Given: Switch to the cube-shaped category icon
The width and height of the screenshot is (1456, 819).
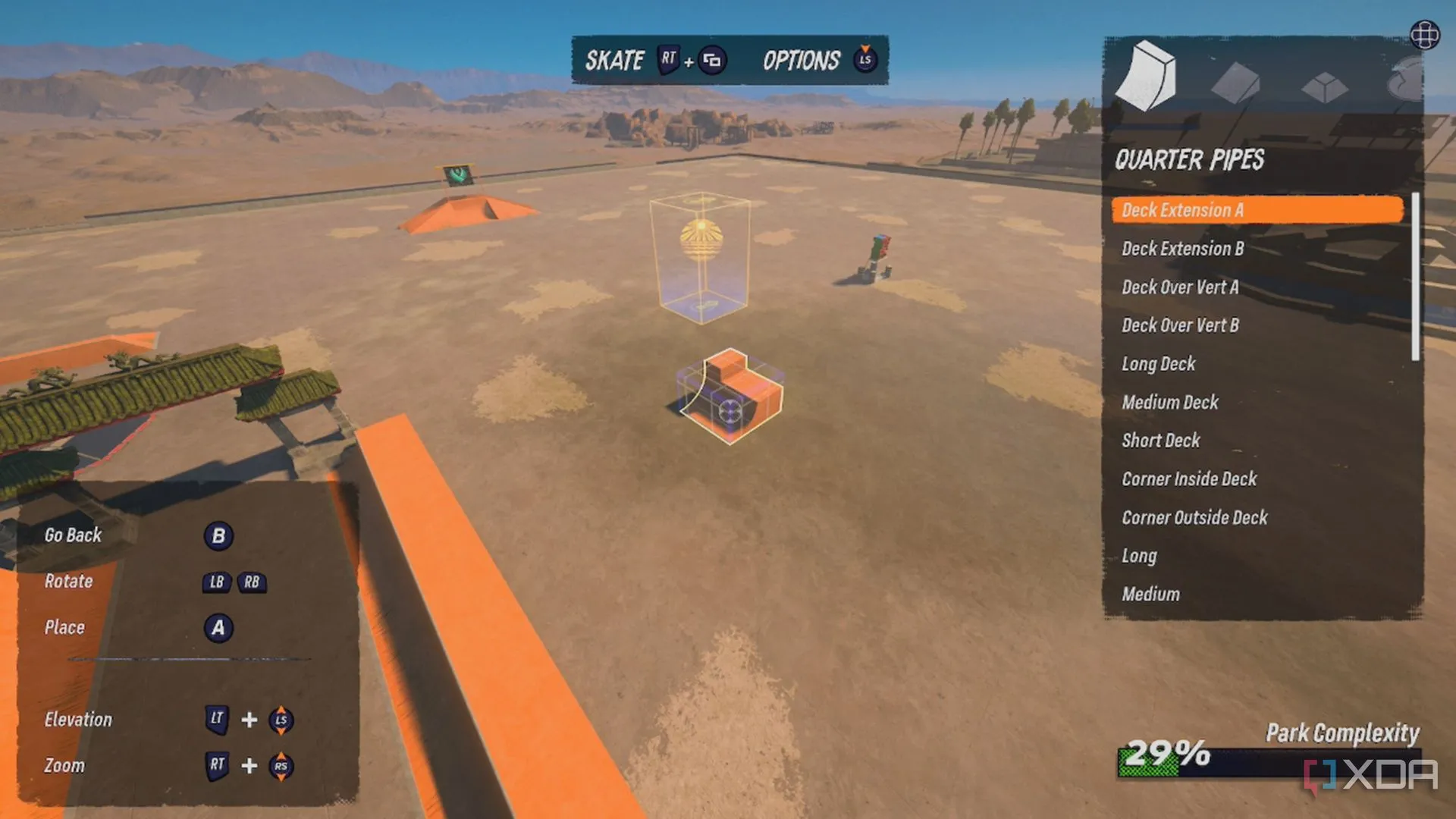Looking at the screenshot, I should pos(1324,86).
